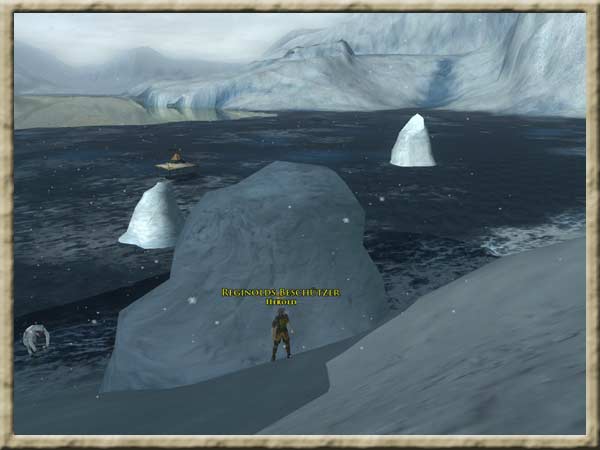
Task: Select the Reginolds Beschützer Herold nameplate
Action: pos(281,294)
